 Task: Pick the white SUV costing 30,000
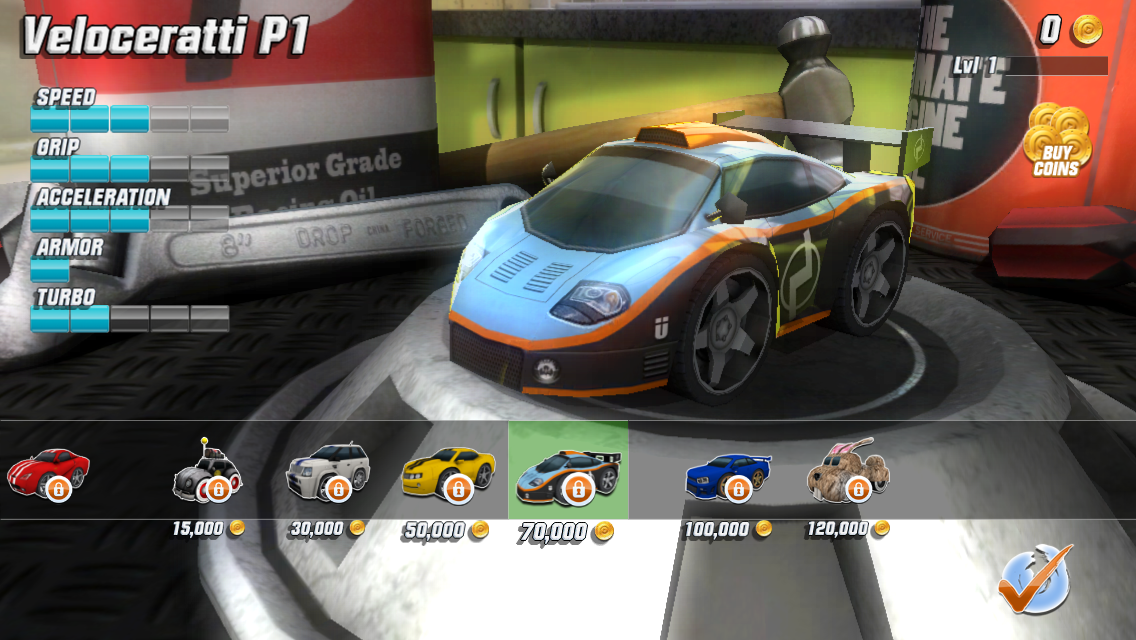tap(328, 472)
